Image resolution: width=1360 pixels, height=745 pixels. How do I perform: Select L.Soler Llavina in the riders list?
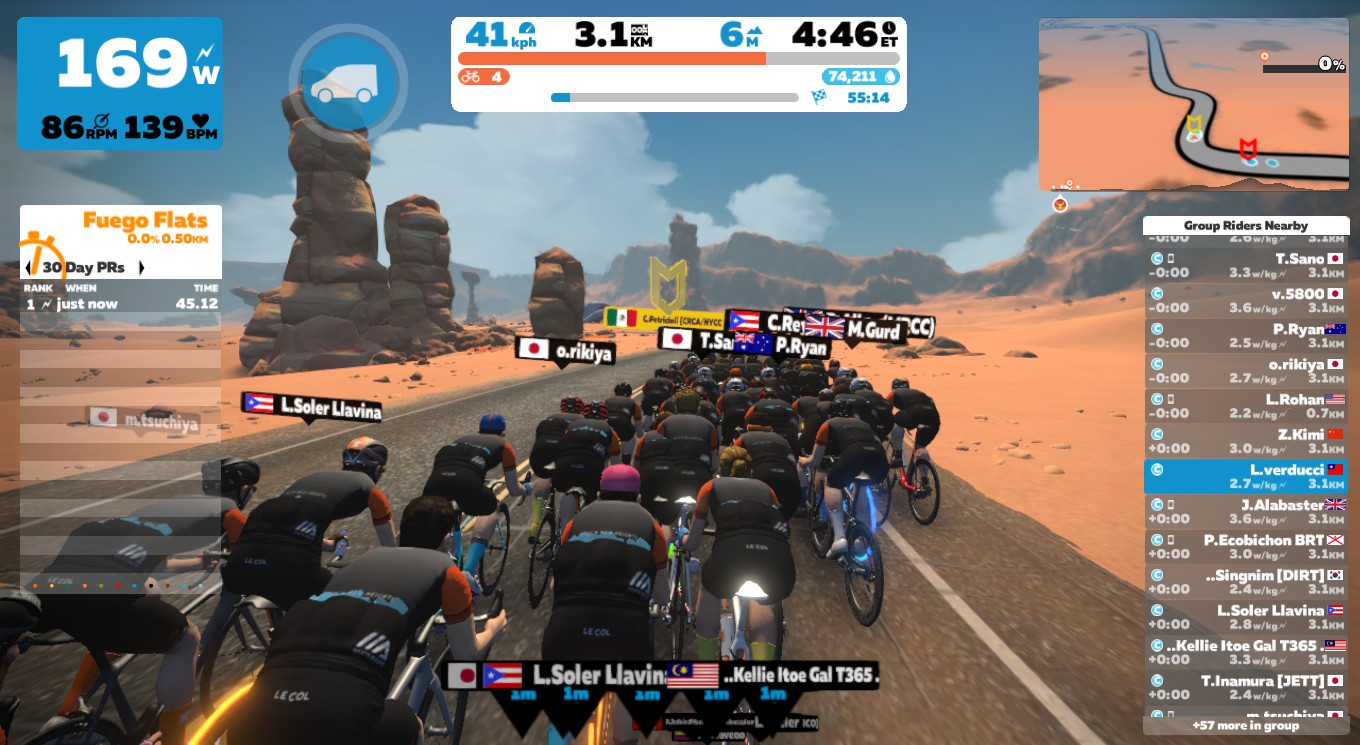1246,617
